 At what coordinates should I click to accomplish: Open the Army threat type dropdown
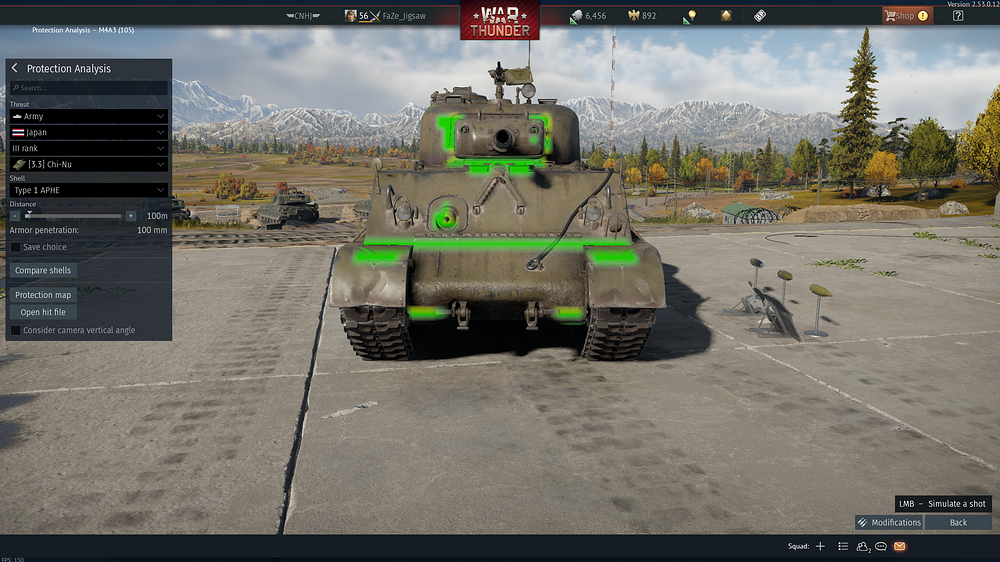click(x=88, y=116)
